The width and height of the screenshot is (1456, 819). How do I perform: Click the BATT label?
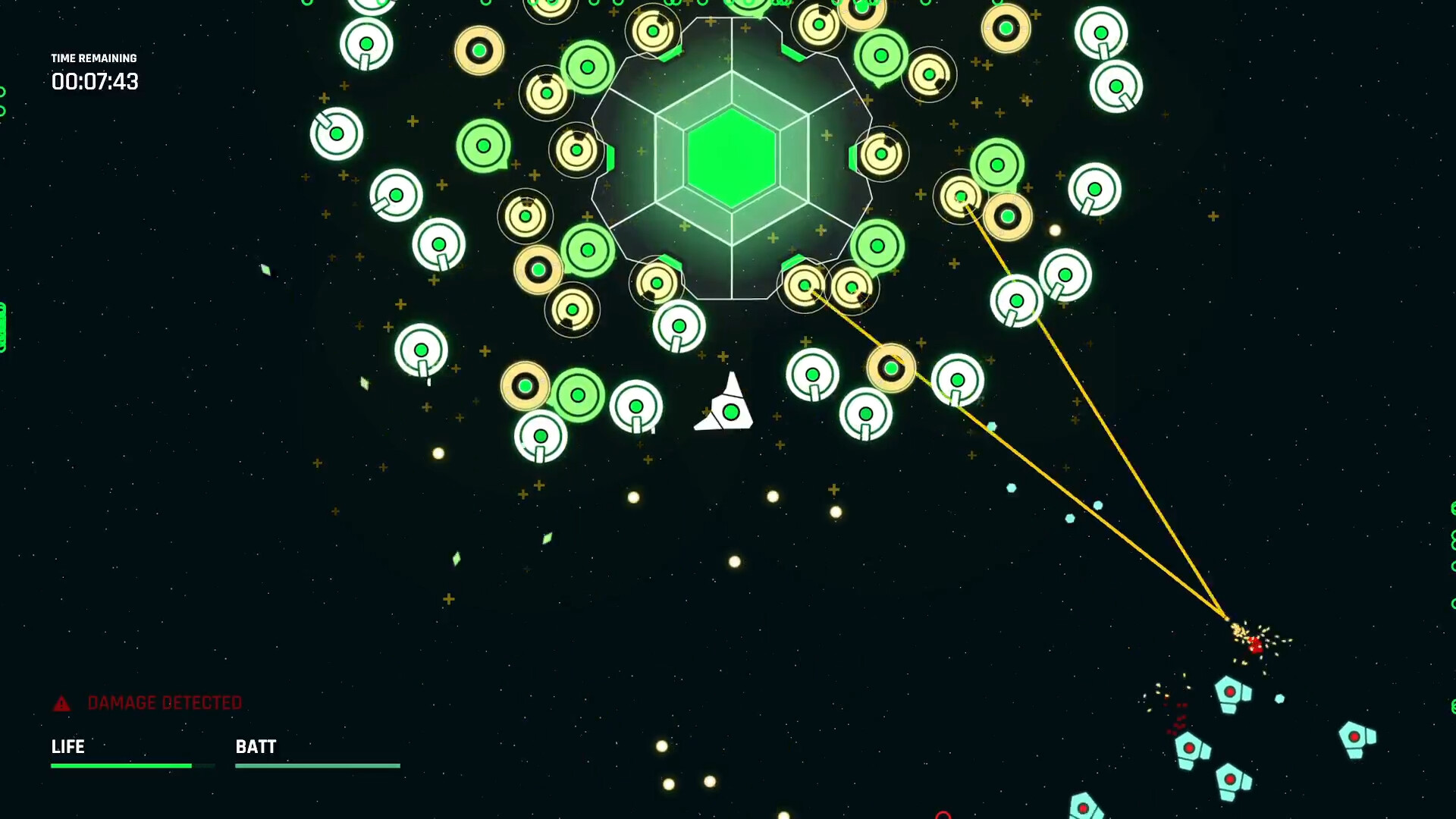click(x=256, y=747)
